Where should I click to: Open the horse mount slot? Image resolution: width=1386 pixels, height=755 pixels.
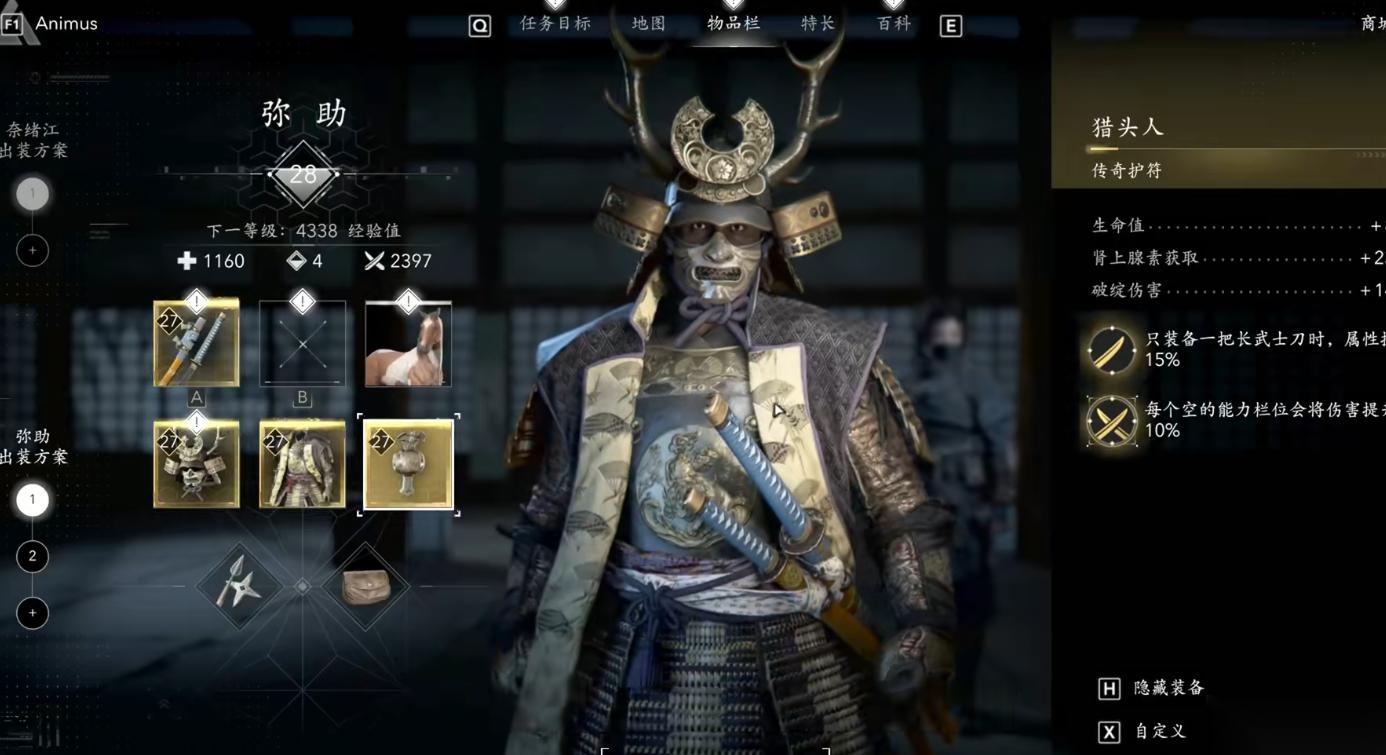click(408, 344)
